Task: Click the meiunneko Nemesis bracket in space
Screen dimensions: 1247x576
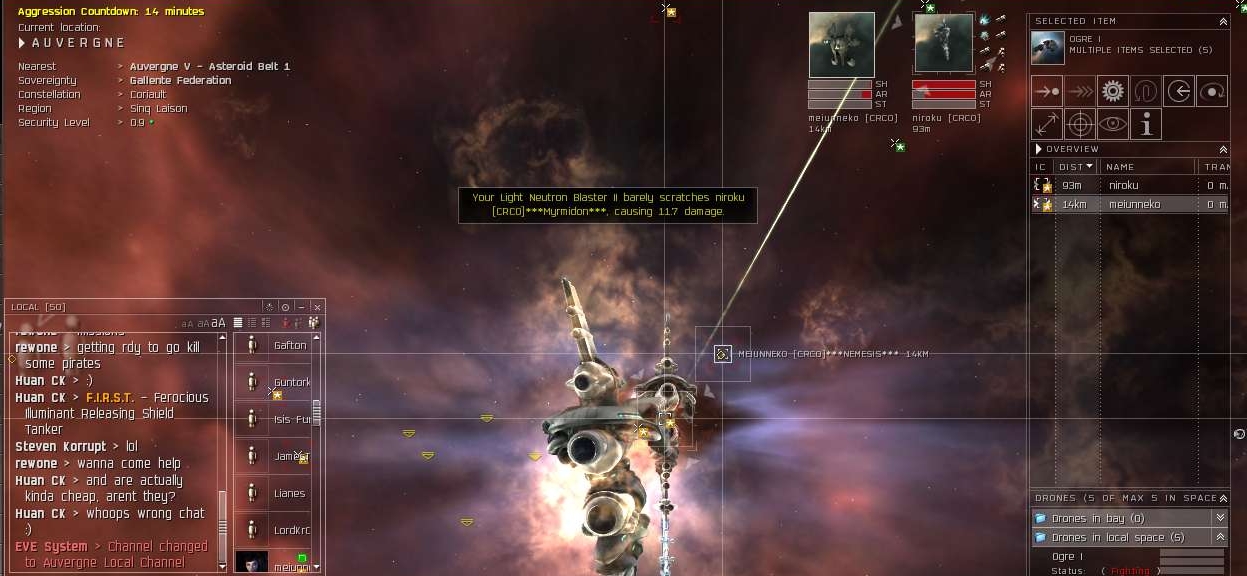Action: tap(722, 354)
